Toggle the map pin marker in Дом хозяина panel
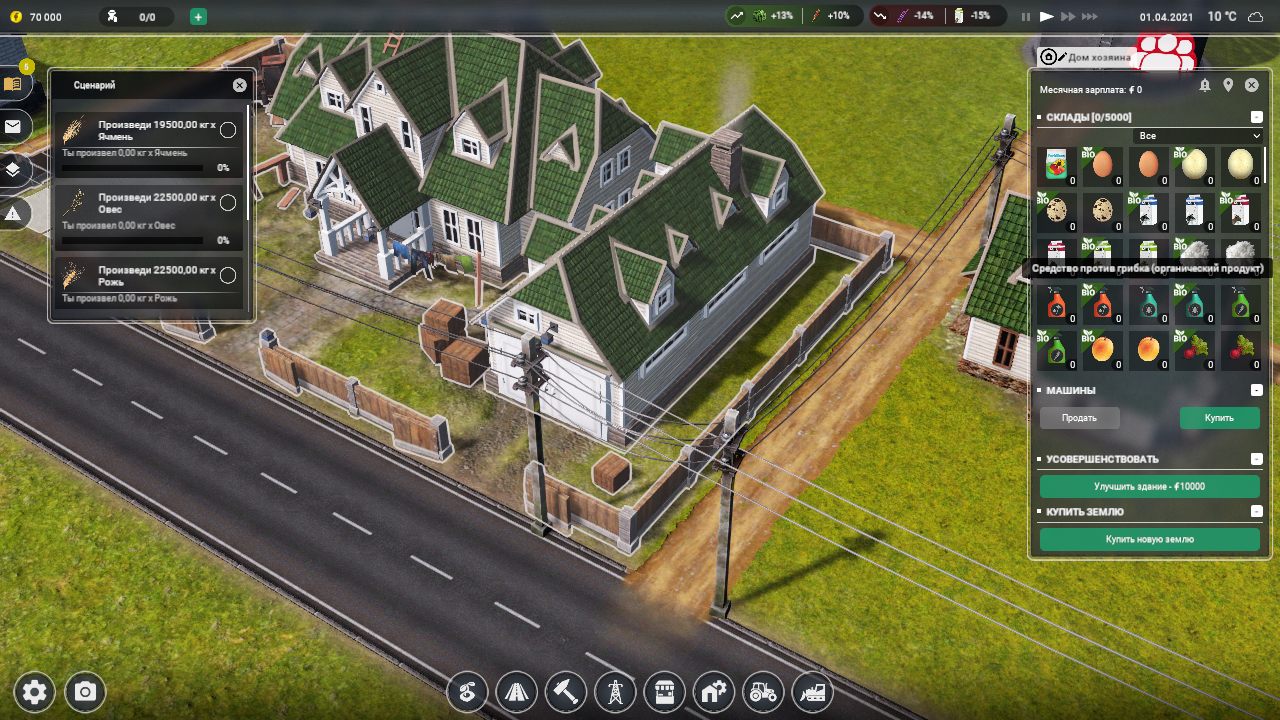 click(1227, 84)
